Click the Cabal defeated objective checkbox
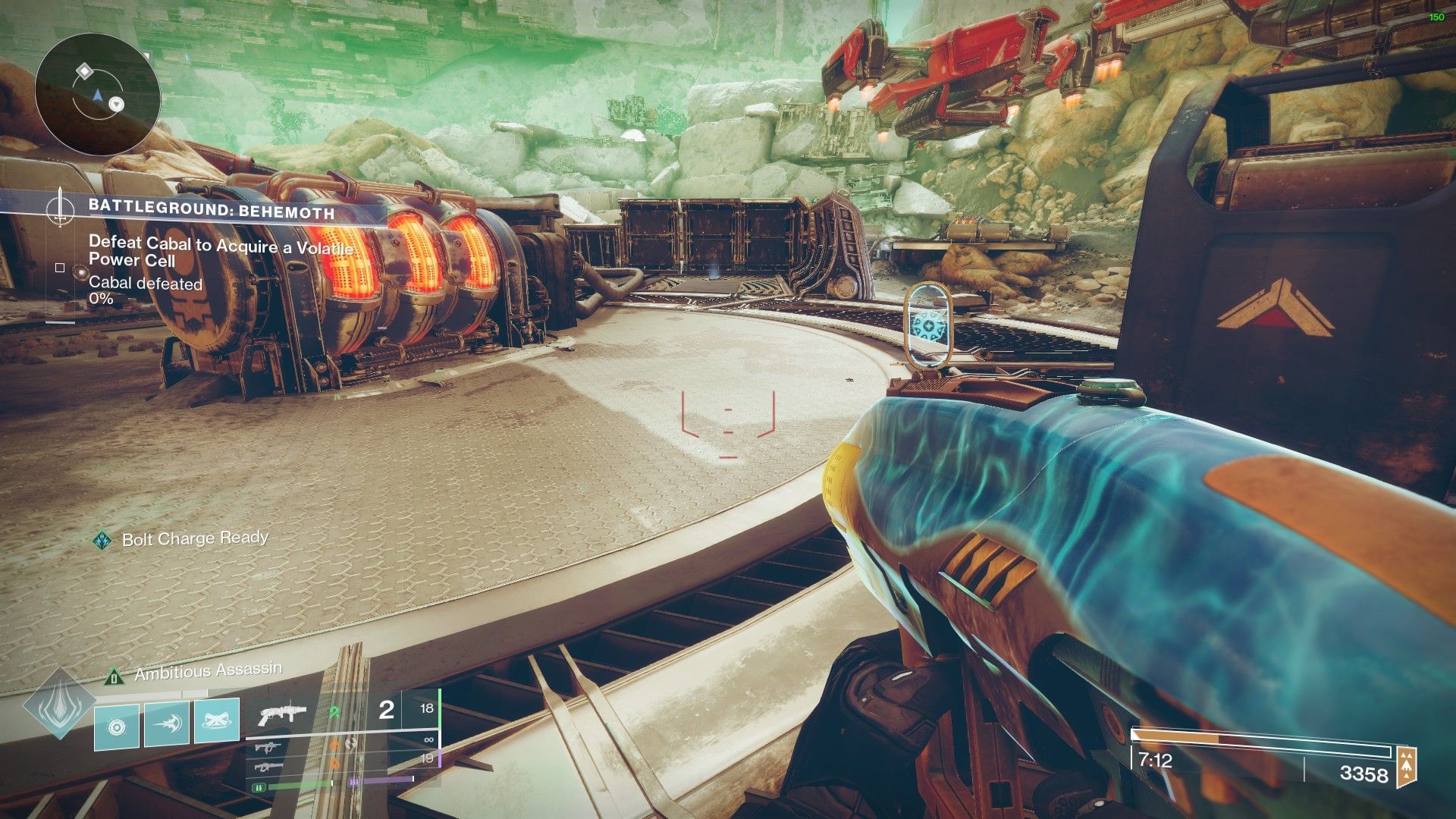Image resolution: width=1456 pixels, height=819 pixels. point(60,268)
